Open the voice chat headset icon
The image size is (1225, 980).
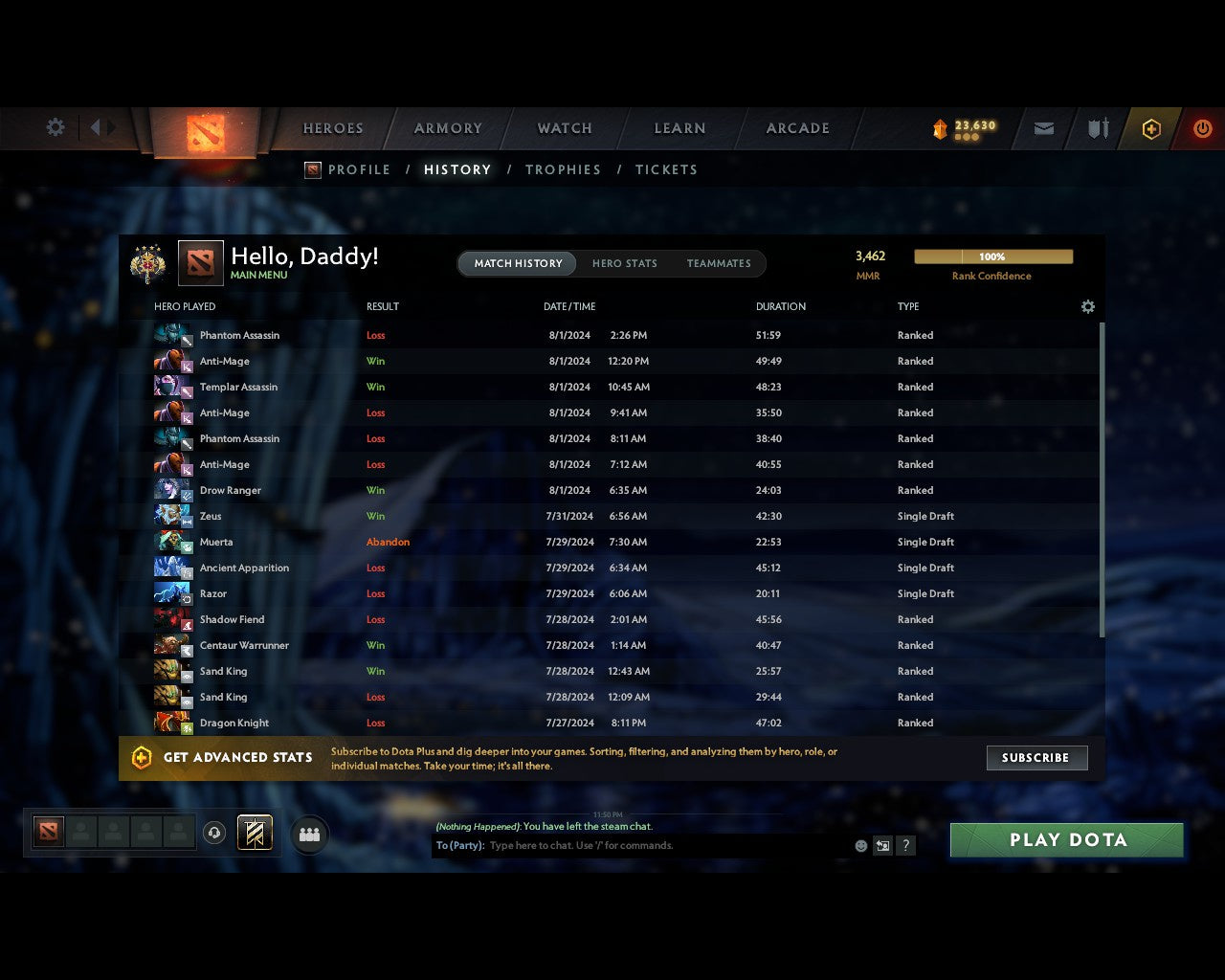click(x=215, y=833)
